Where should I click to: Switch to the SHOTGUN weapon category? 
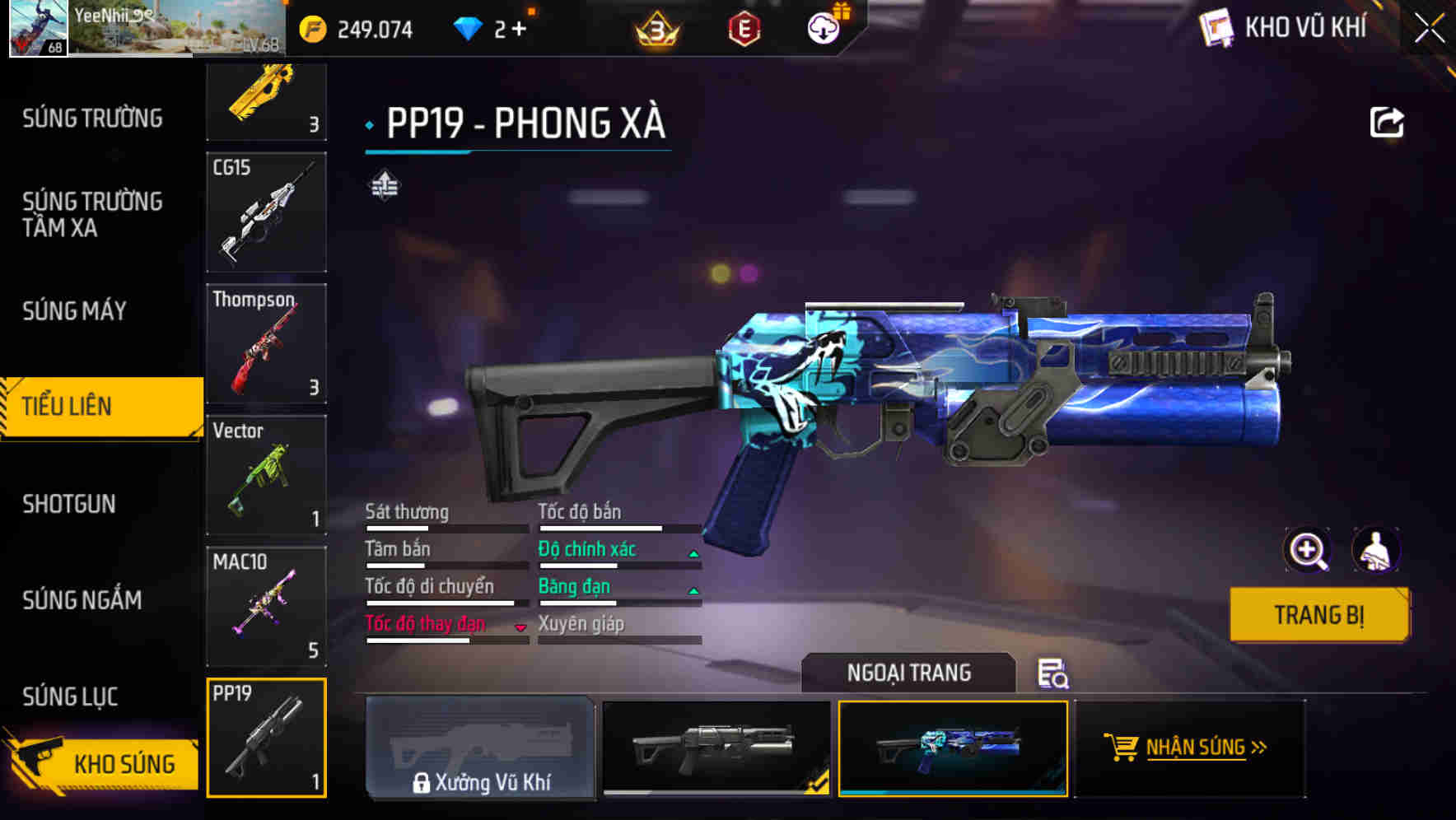70,504
